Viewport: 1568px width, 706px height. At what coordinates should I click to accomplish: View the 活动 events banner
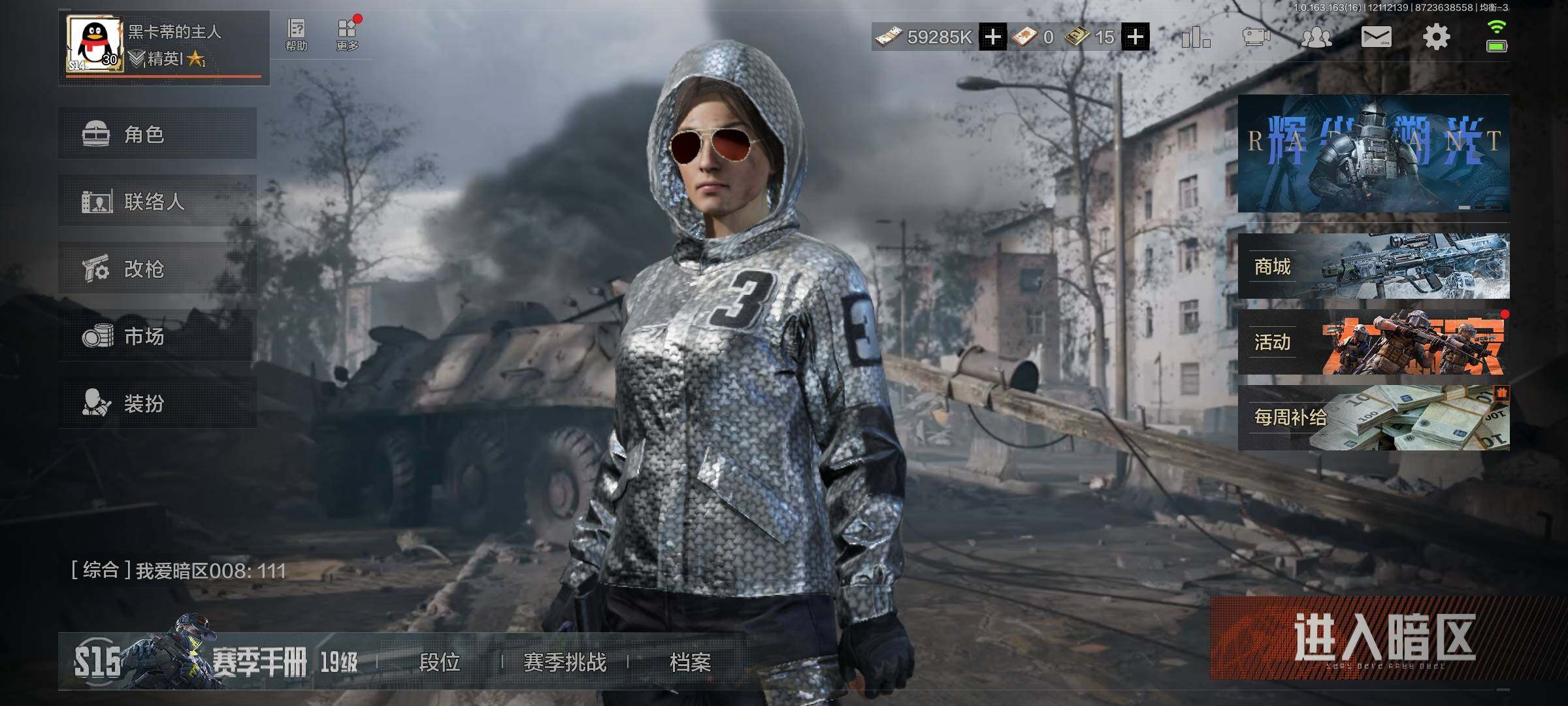click(1373, 342)
